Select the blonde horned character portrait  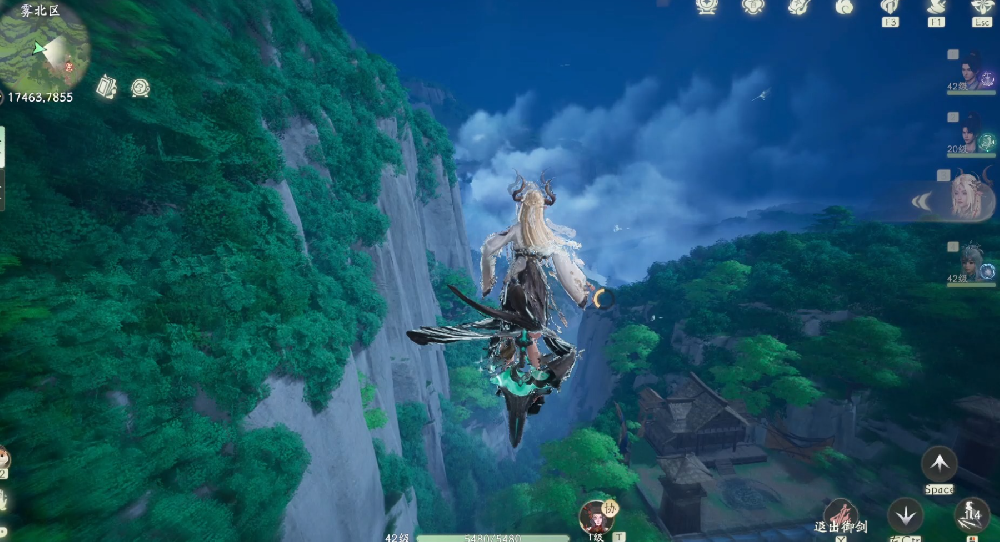tap(965, 196)
